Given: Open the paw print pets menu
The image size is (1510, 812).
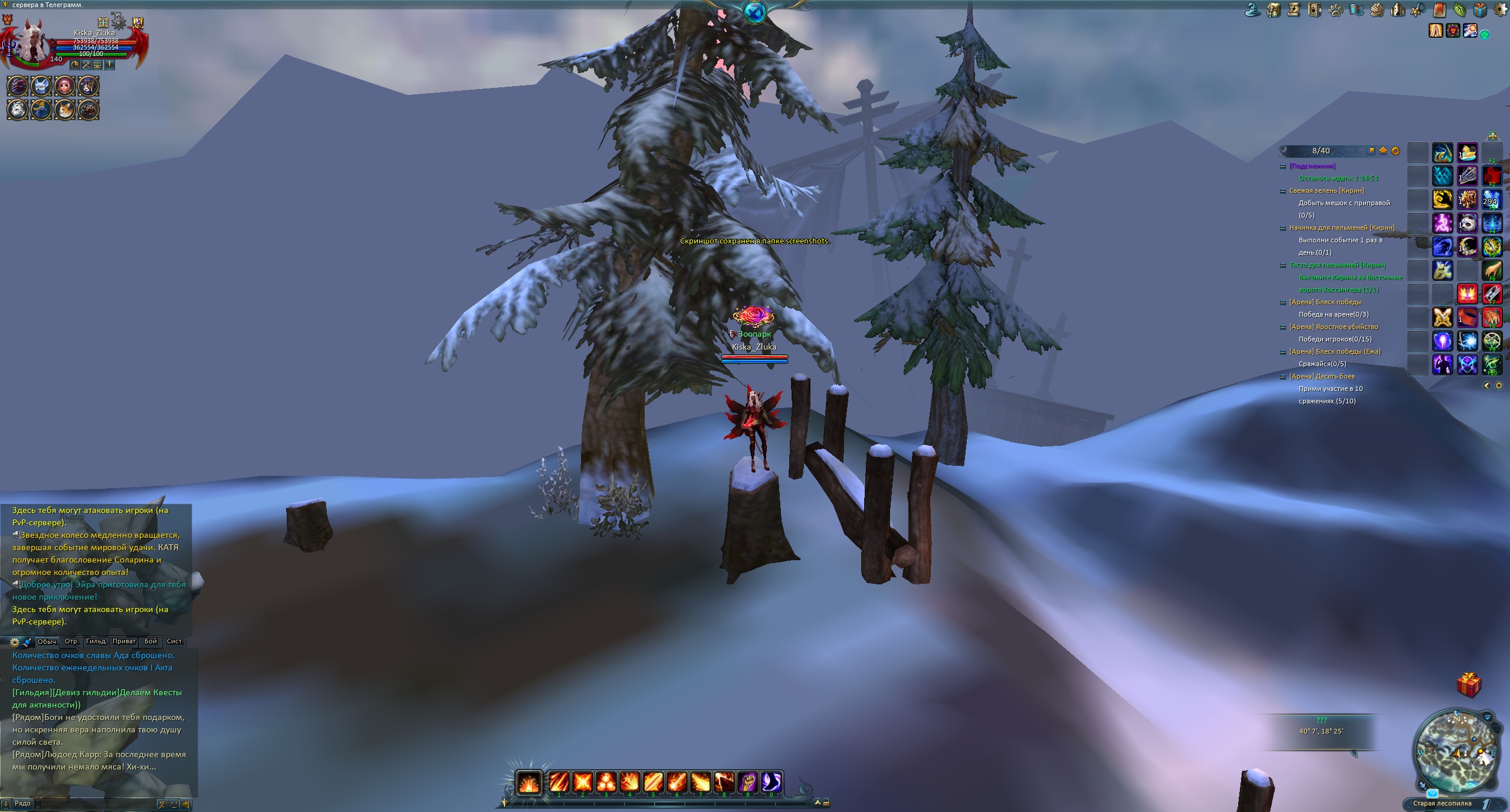Looking at the screenshot, I should pos(1335,10).
